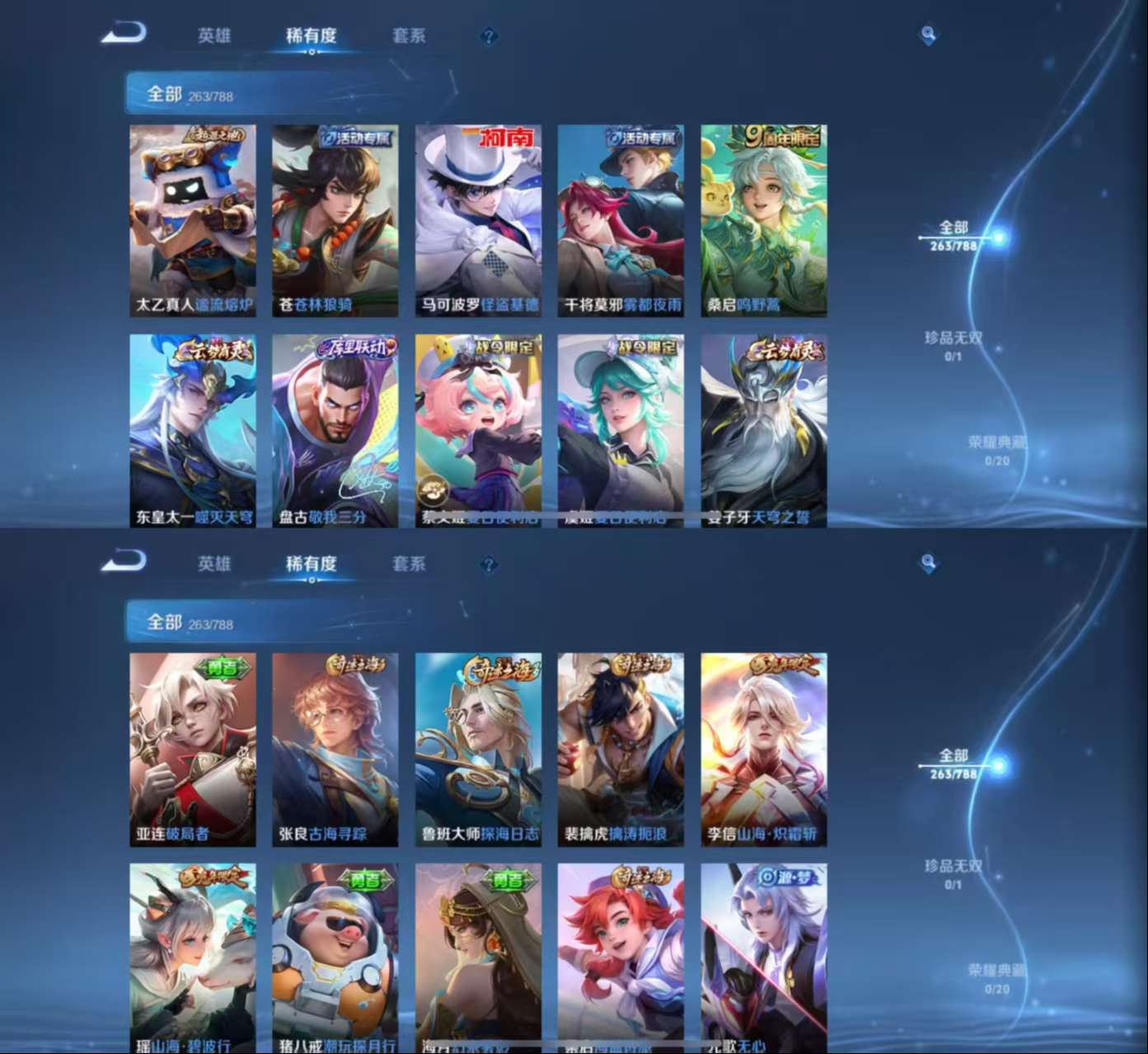Open 东皇太一 噬灭天穹 skin card
Viewport: 1148px width, 1054px height.
pos(193,430)
